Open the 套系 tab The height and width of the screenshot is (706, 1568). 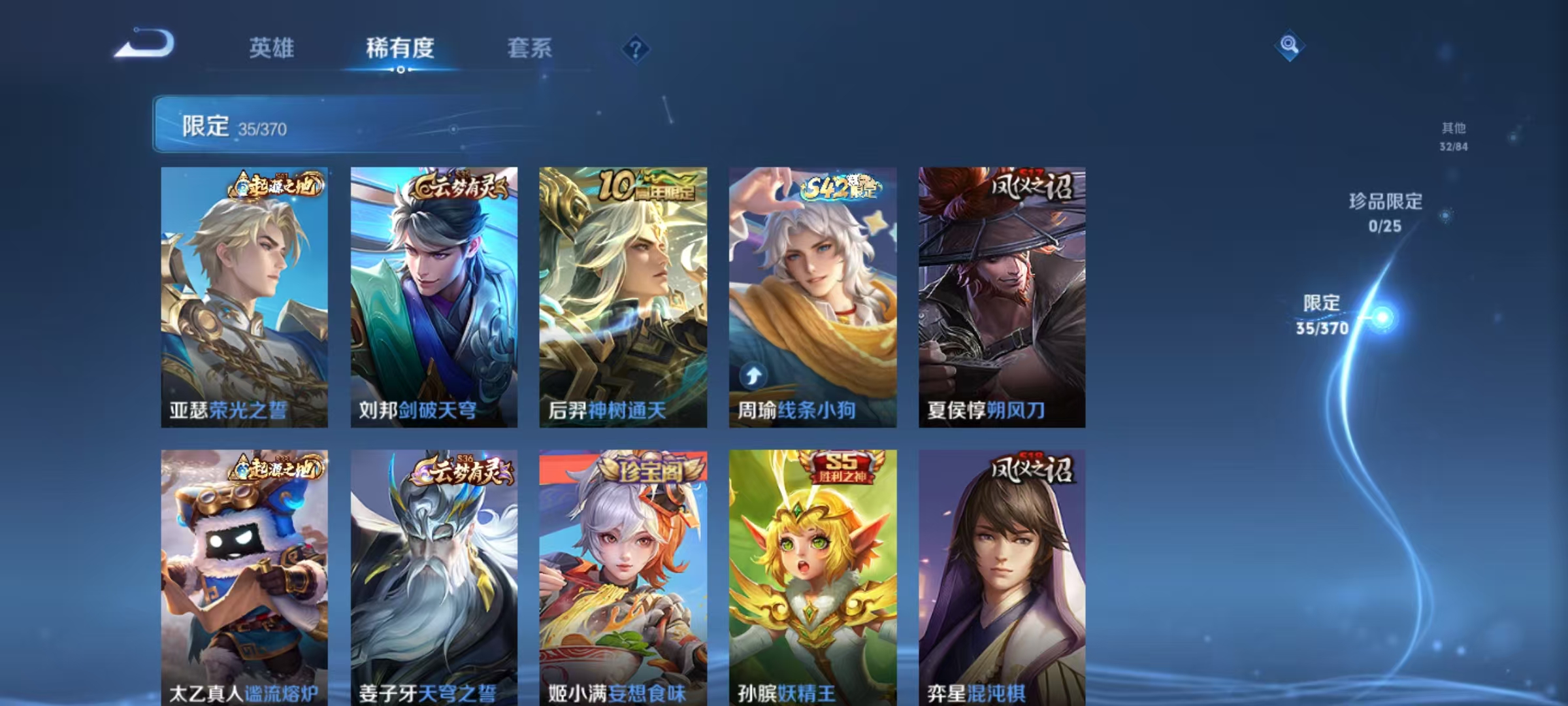click(530, 48)
